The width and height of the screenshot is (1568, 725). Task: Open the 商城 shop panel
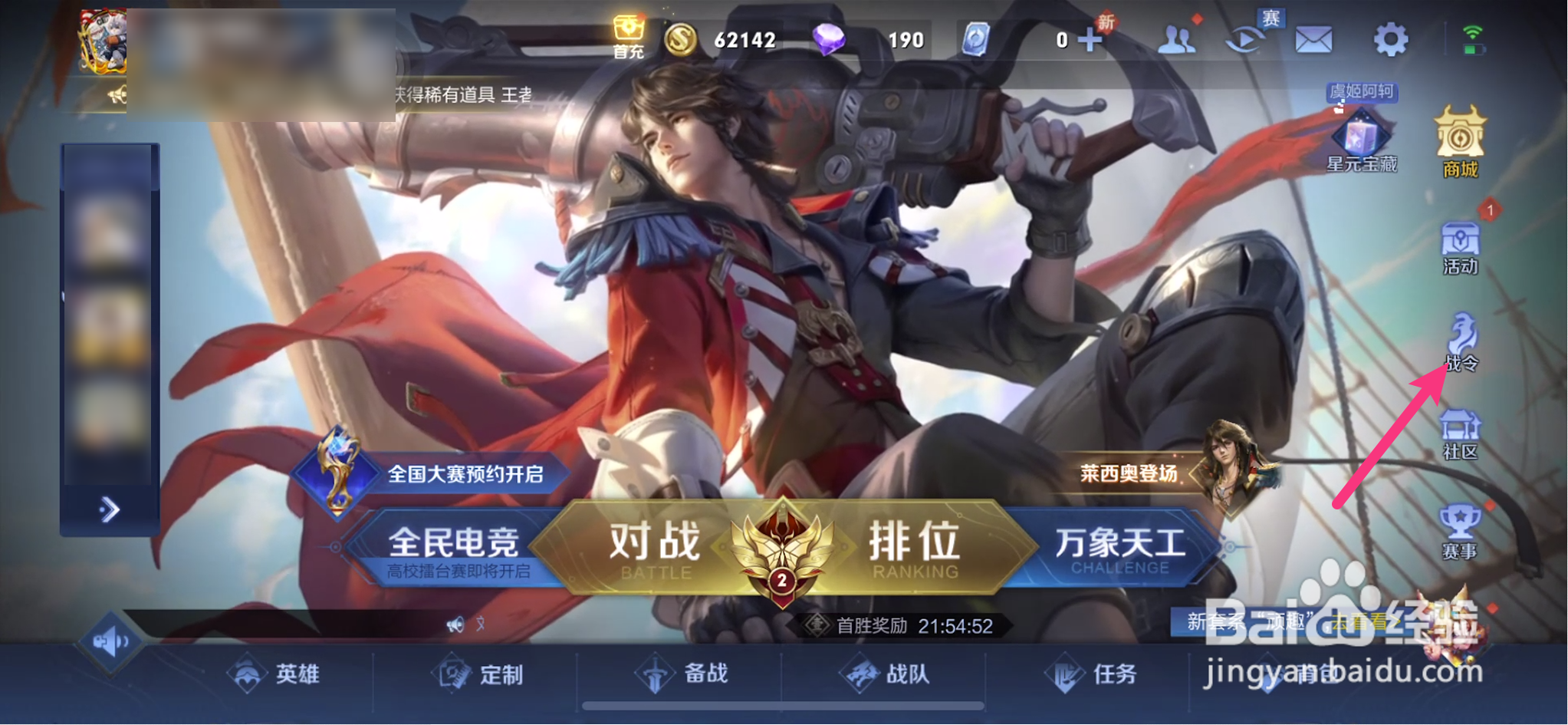coord(1461,147)
